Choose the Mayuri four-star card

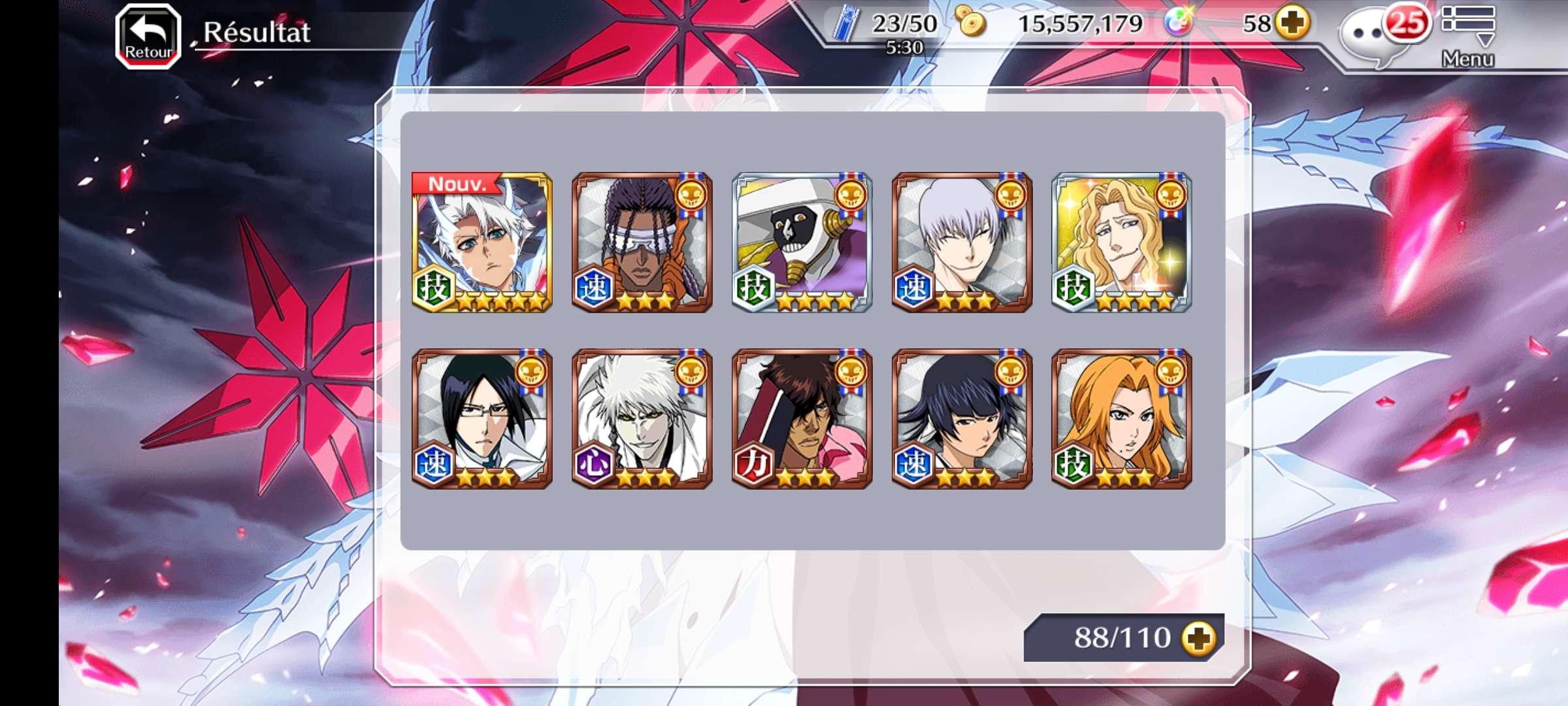coord(802,243)
